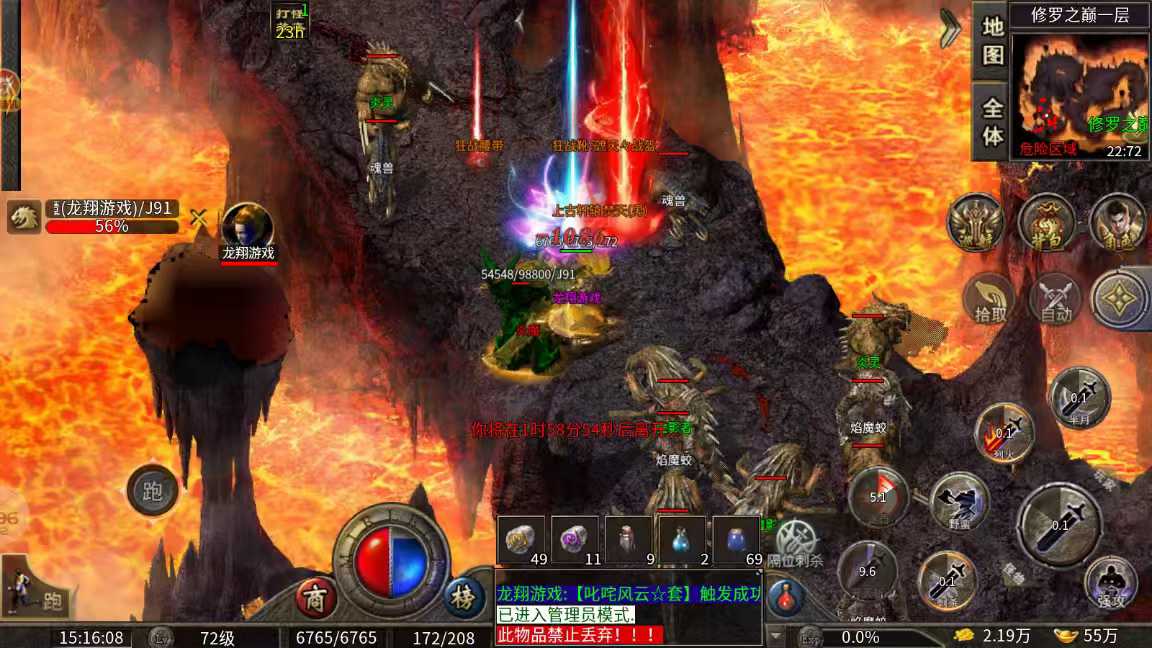
Task: Open the 地图 map button
Action: pos(992,40)
